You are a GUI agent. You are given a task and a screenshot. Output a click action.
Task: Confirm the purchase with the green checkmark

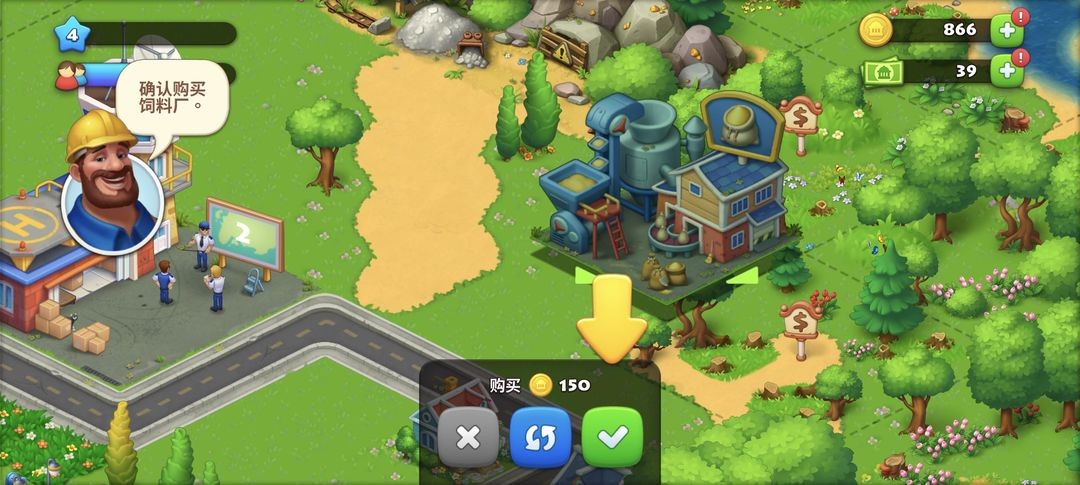(612, 437)
